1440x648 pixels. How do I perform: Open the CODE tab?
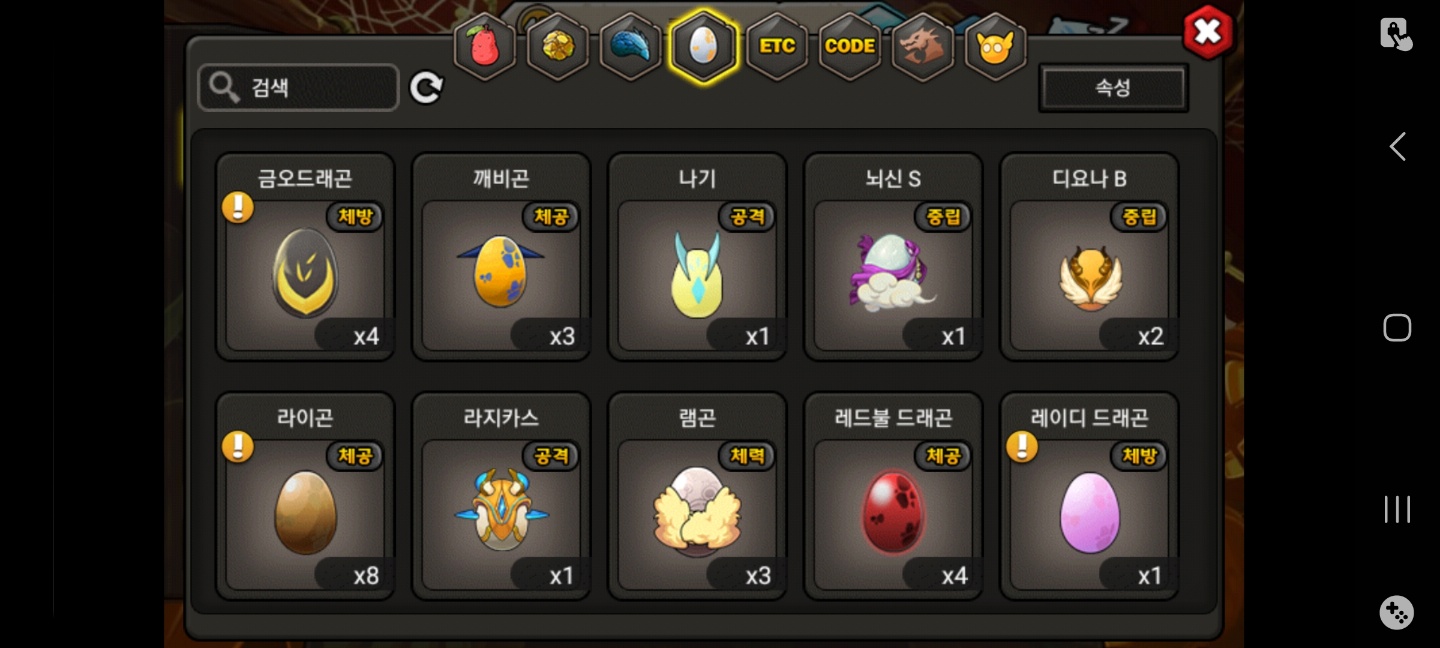850,46
